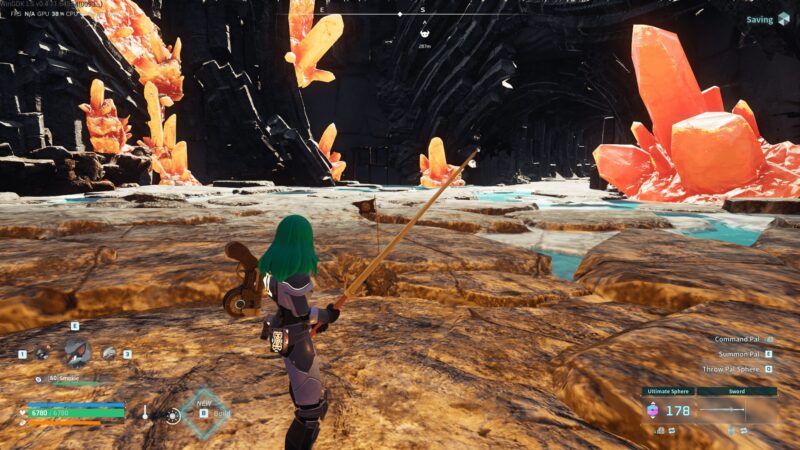Select the Ultimate Sphere icon
The image size is (800, 450).
pos(653,410)
